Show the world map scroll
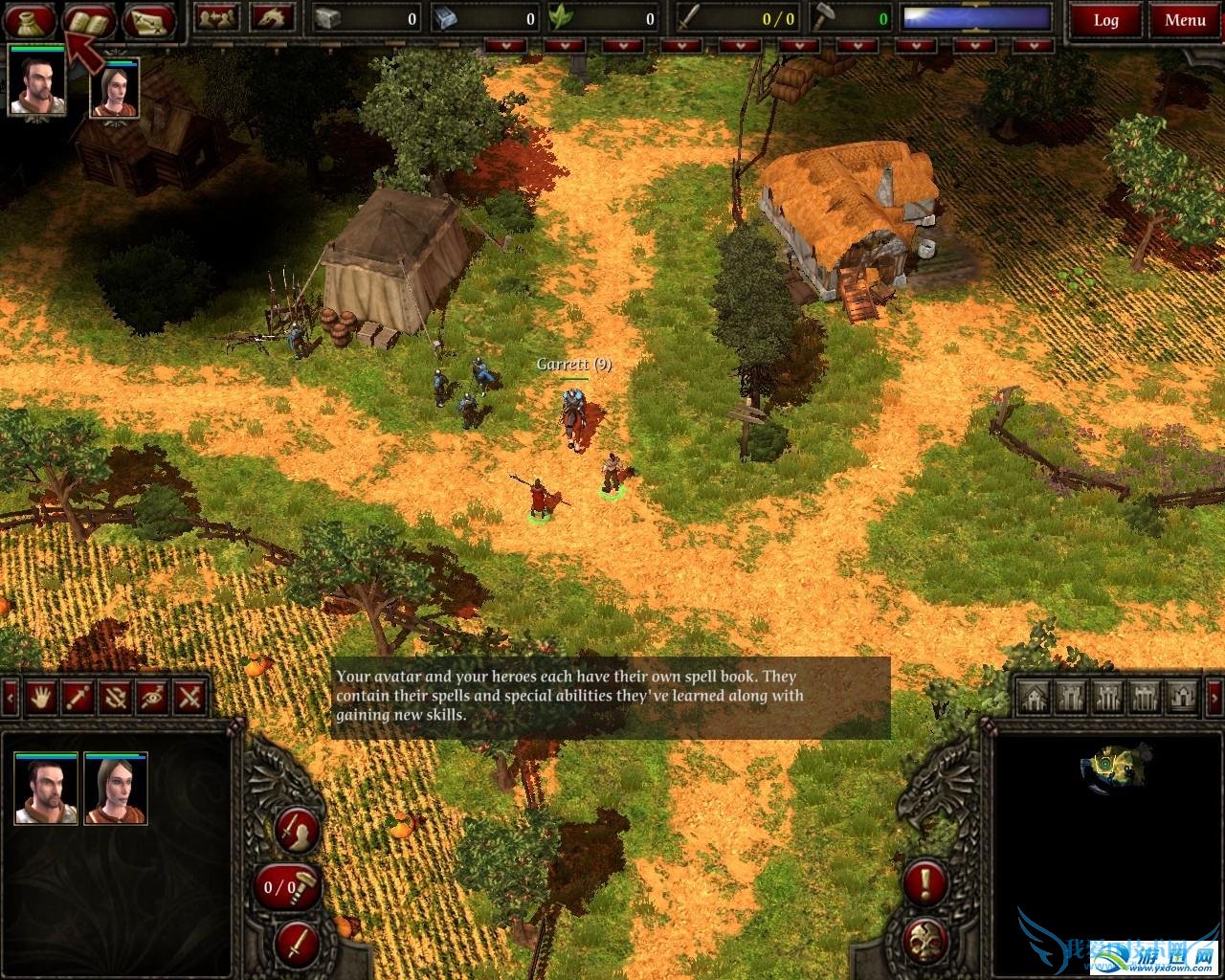Viewport: 1225px width, 980px height. [x=149, y=19]
